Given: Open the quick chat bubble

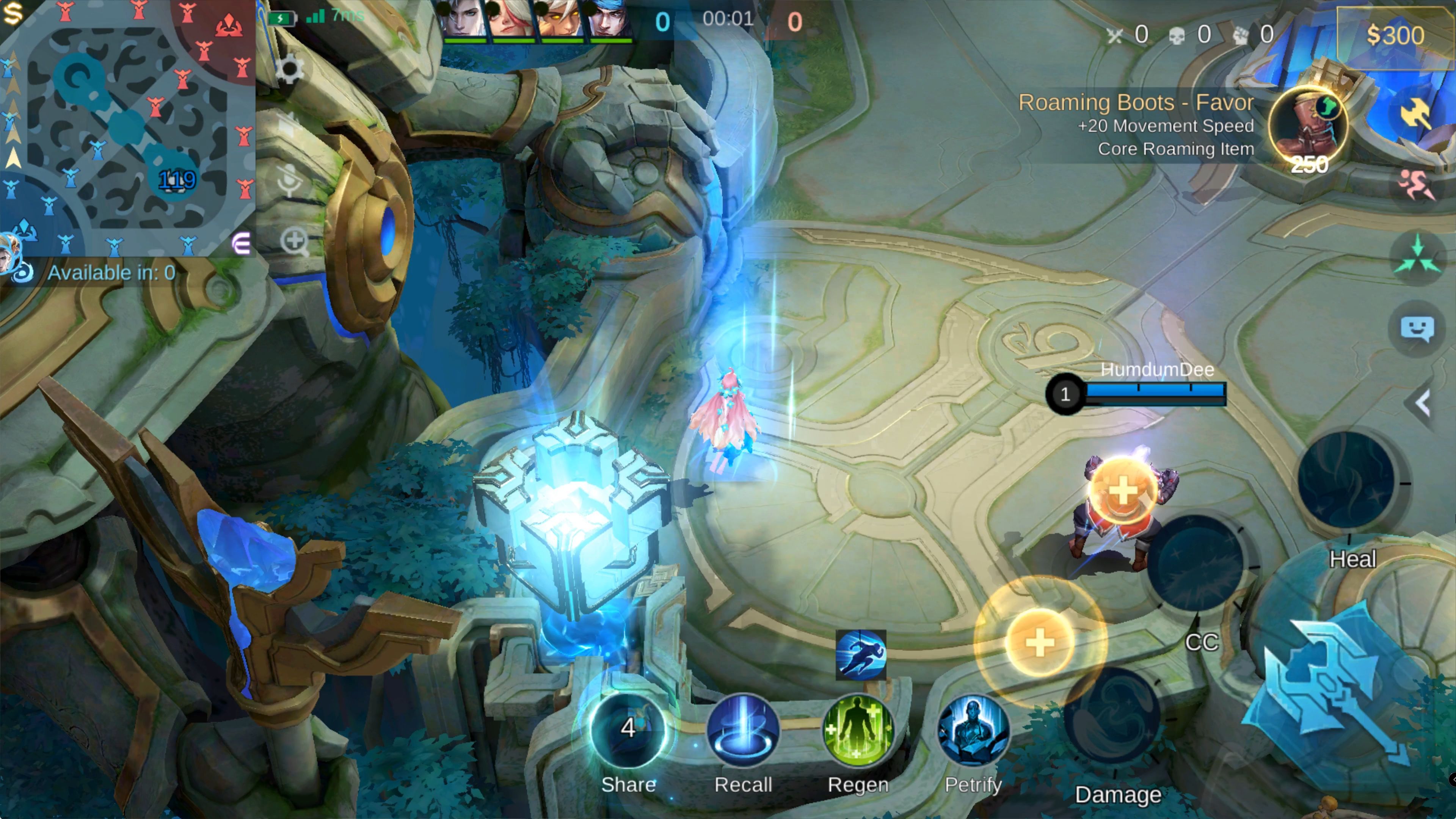Looking at the screenshot, I should coord(1417,328).
